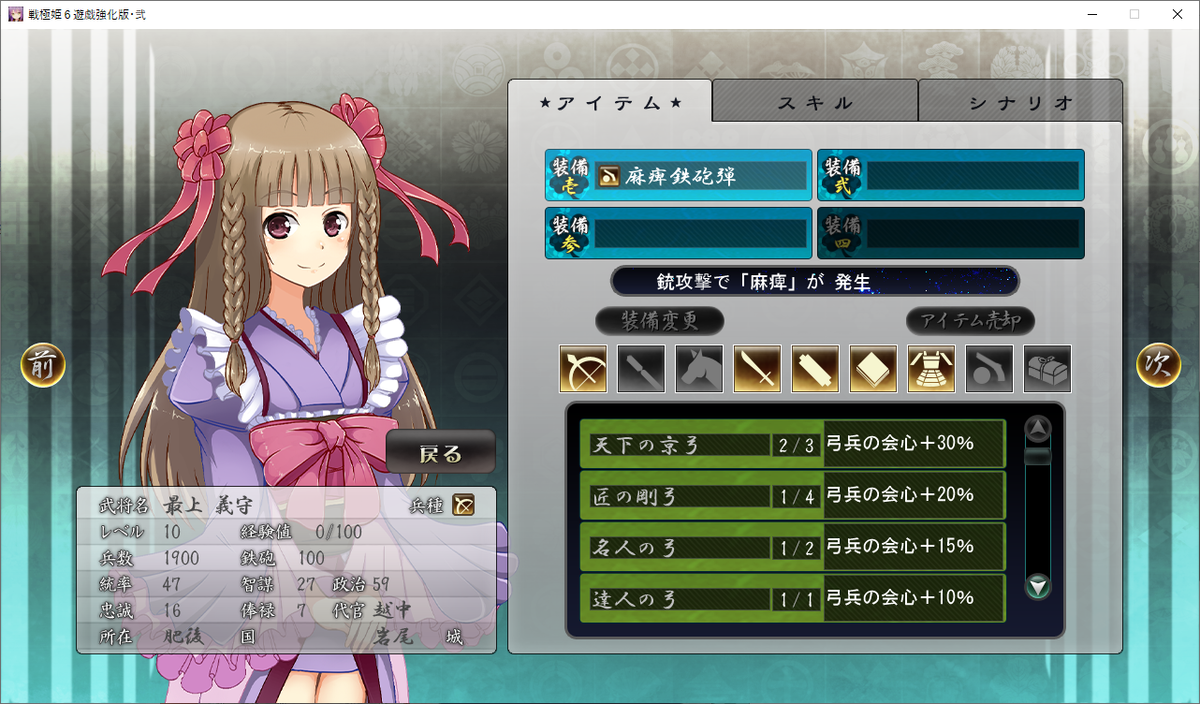Image resolution: width=1200 pixels, height=704 pixels.
Task: Go to next general with 次 button
Action: (x=1158, y=366)
